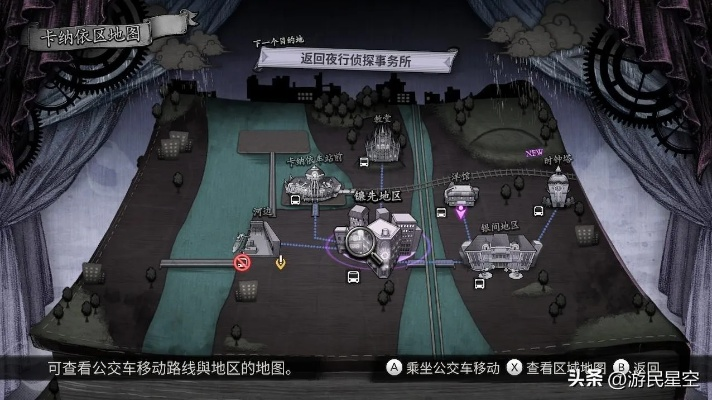
Task: Click the pink destination marker under 洋馆
Action: click(x=461, y=212)
